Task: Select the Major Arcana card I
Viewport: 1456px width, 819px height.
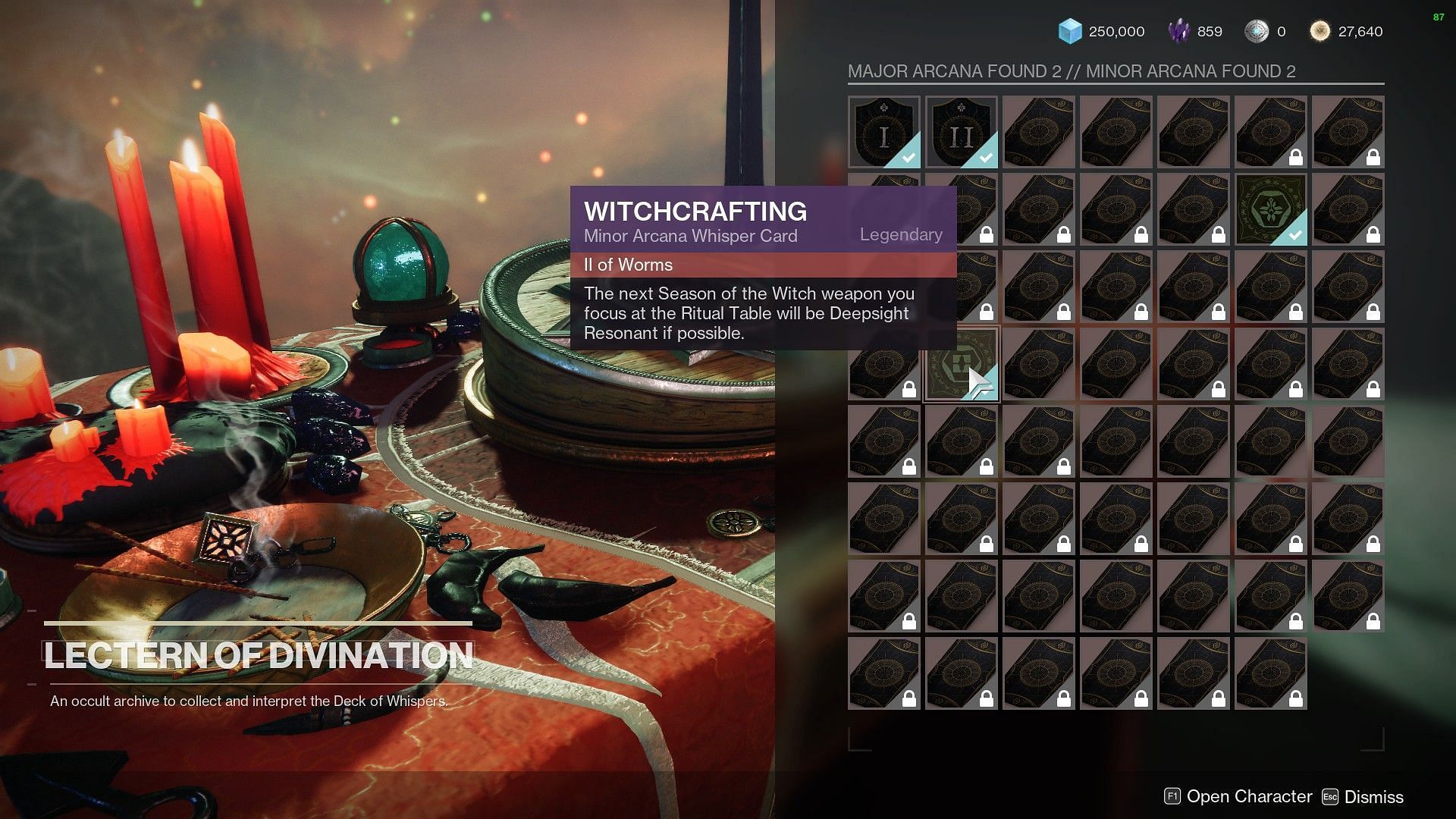Action: tap(883, 132)
